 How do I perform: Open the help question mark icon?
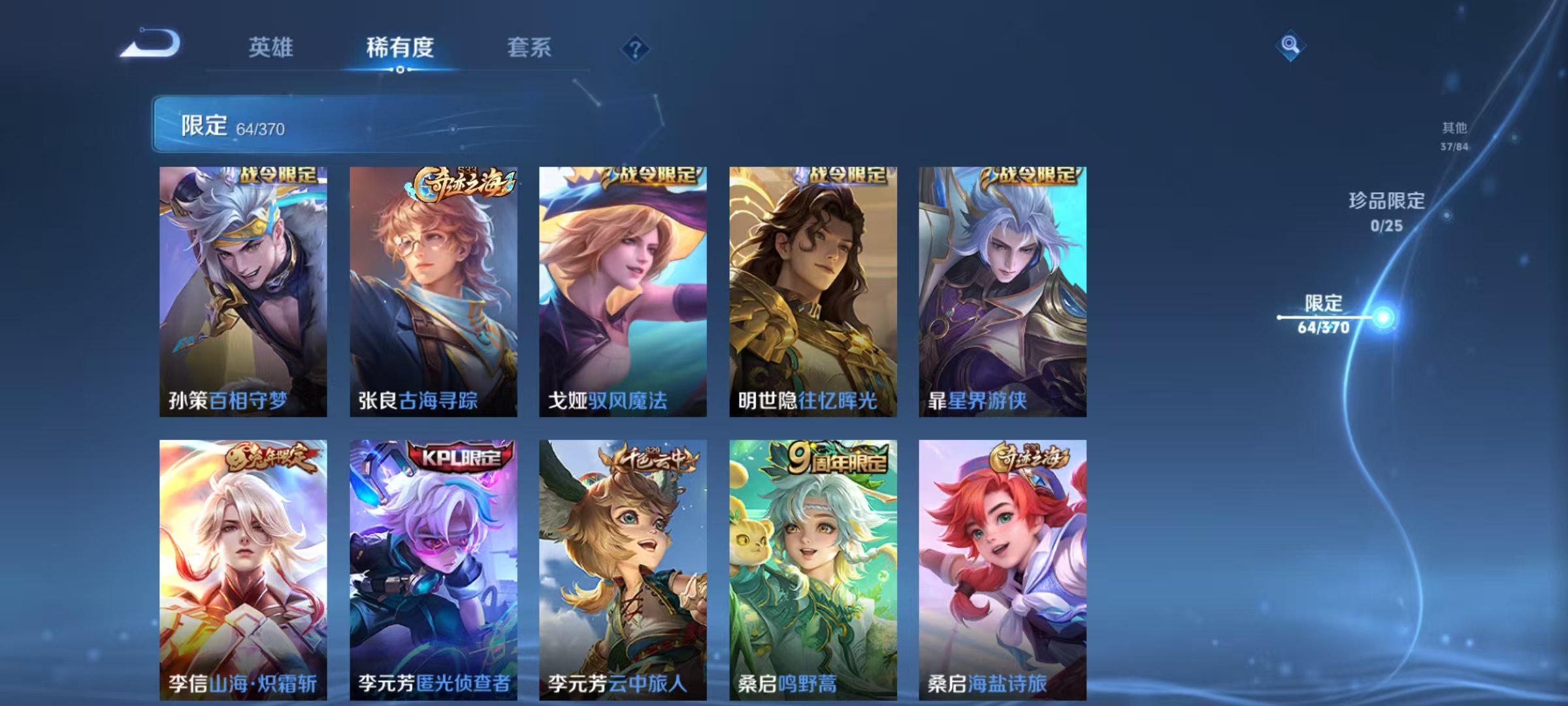[x=634, y=48]
